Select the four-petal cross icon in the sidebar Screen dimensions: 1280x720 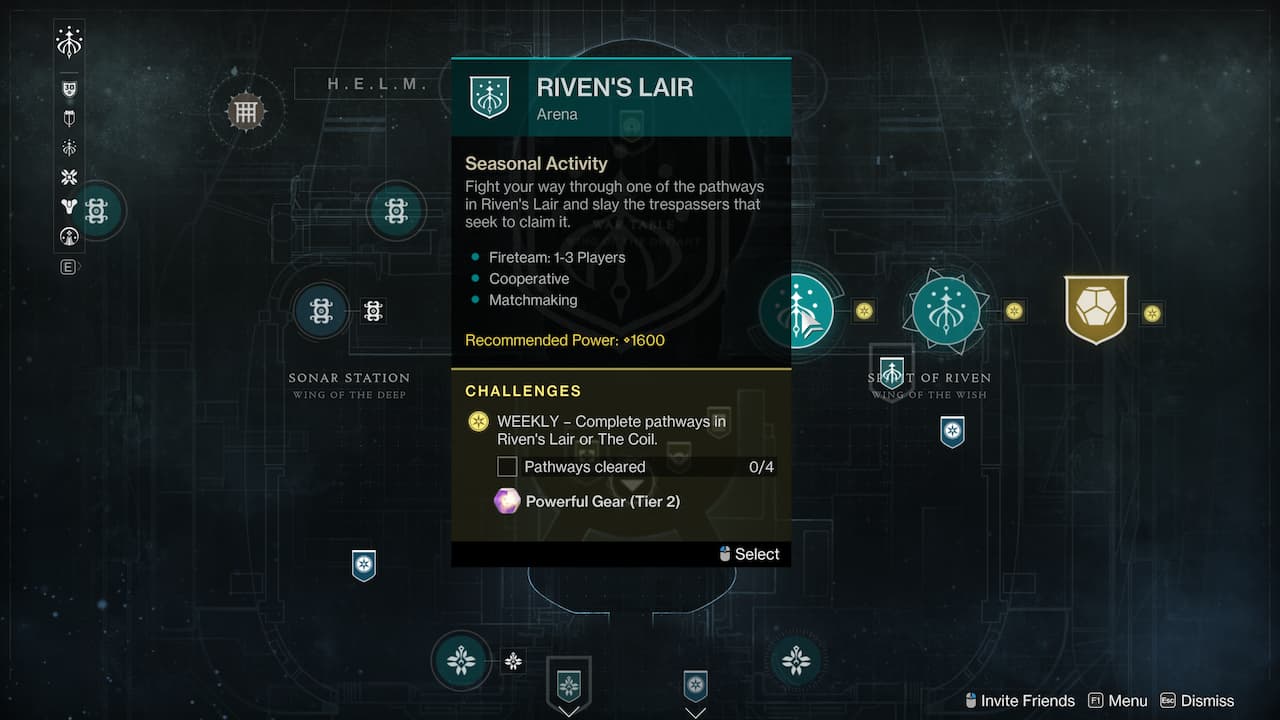click(69, 177)
